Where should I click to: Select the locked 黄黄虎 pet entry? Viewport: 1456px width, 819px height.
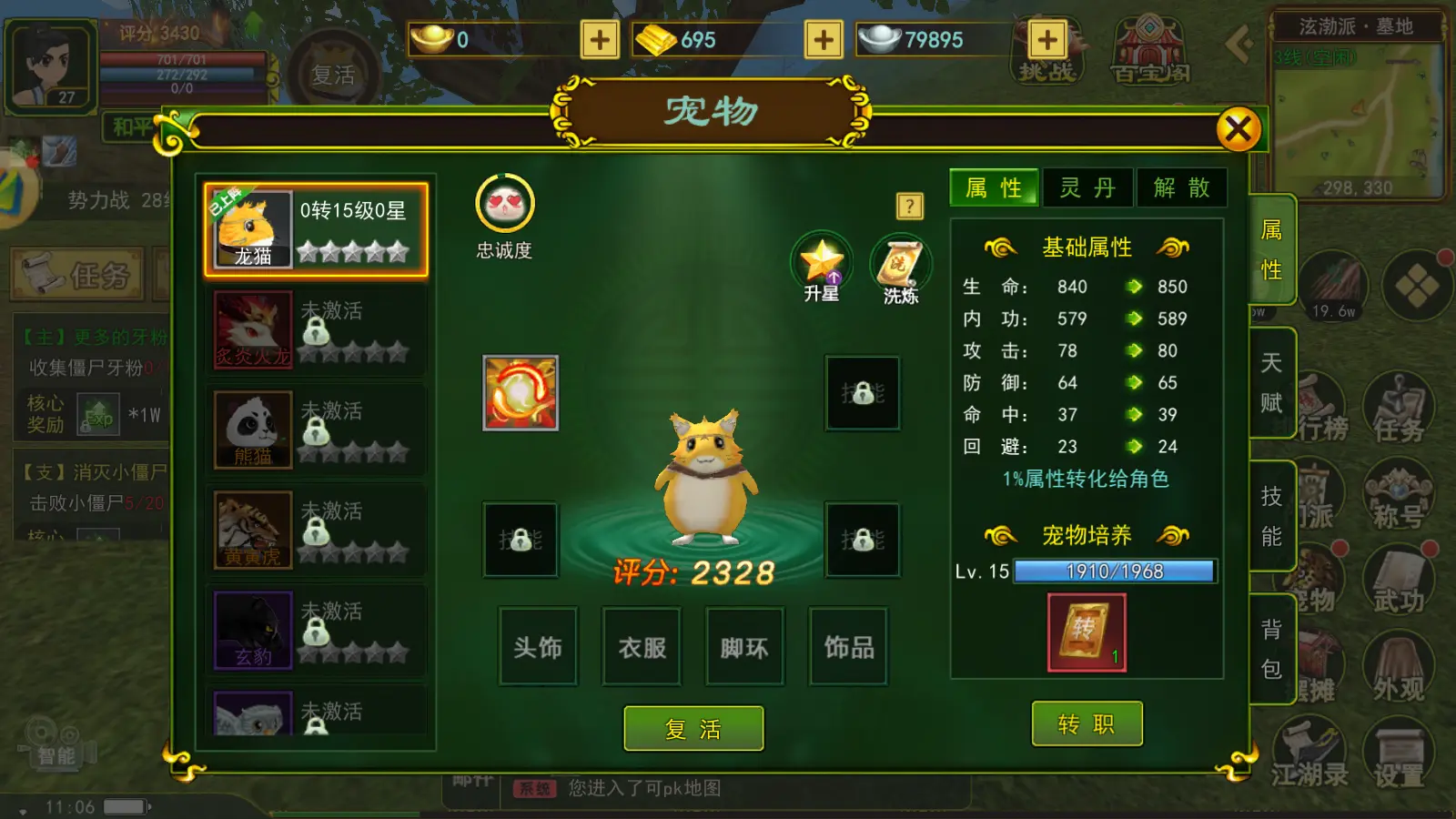click(316, 530)
